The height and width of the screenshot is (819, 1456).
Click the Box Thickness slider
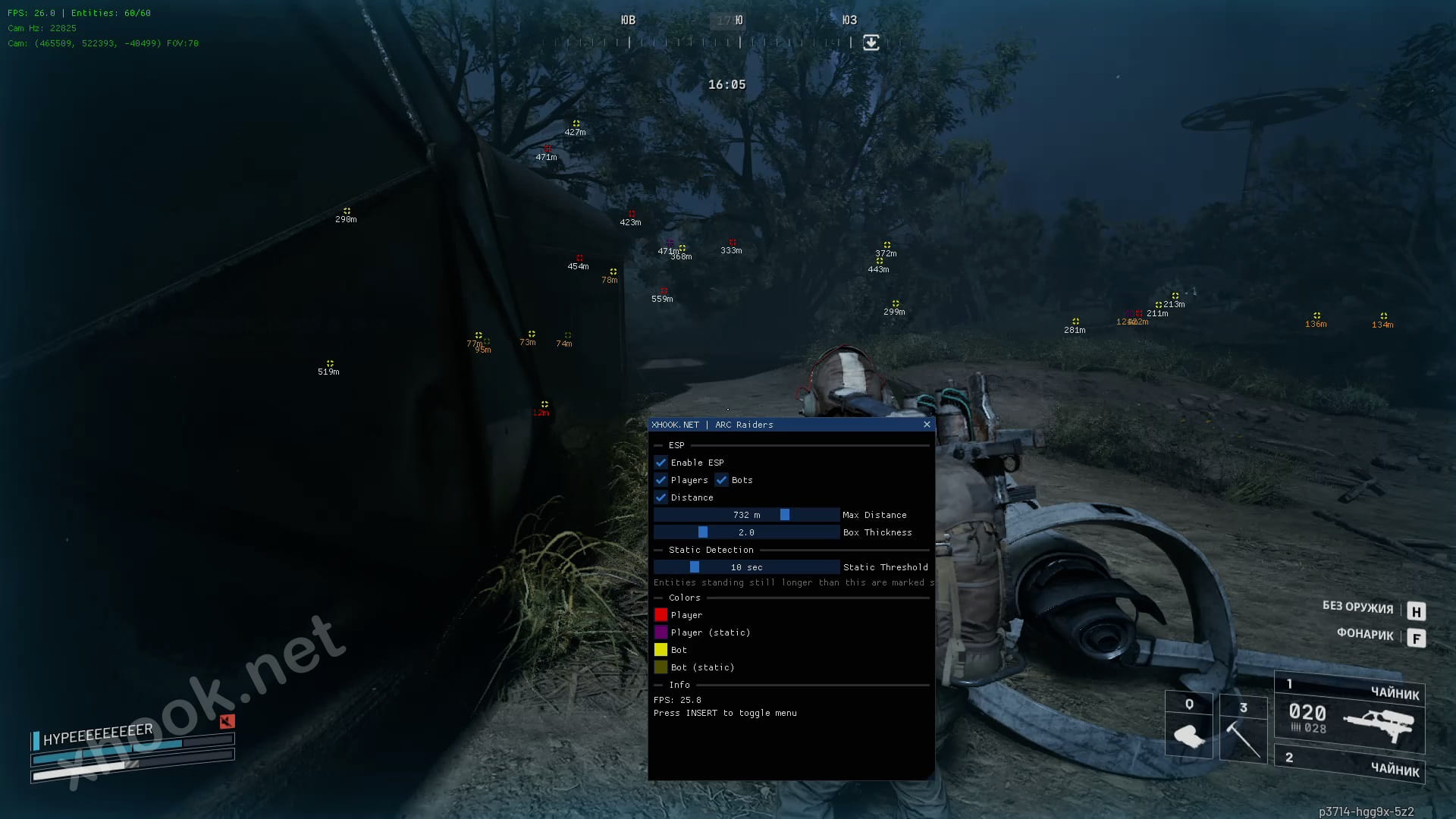click(x=746, y=532)
